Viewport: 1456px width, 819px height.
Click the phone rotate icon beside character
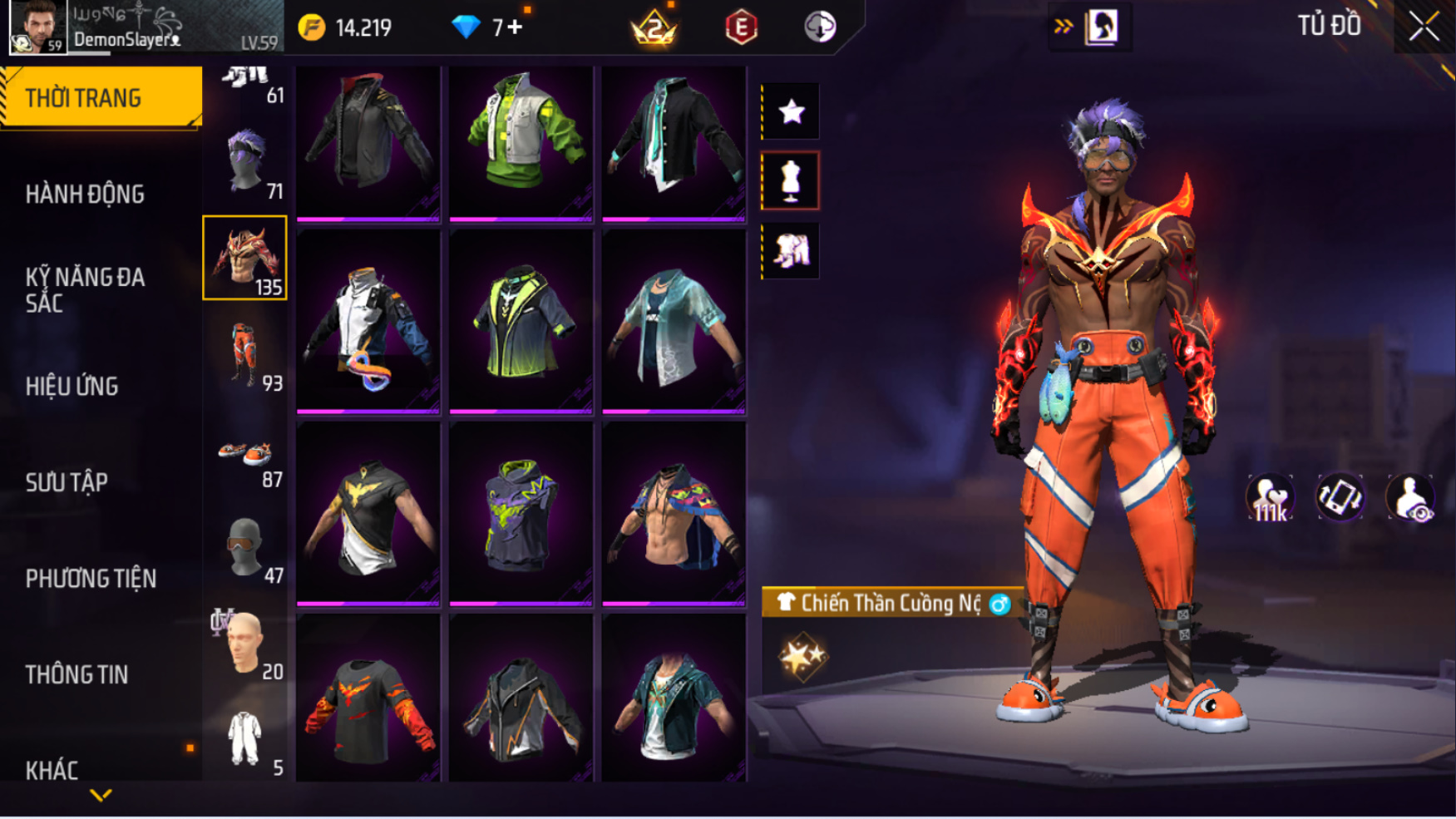[x=1340, y=498]
